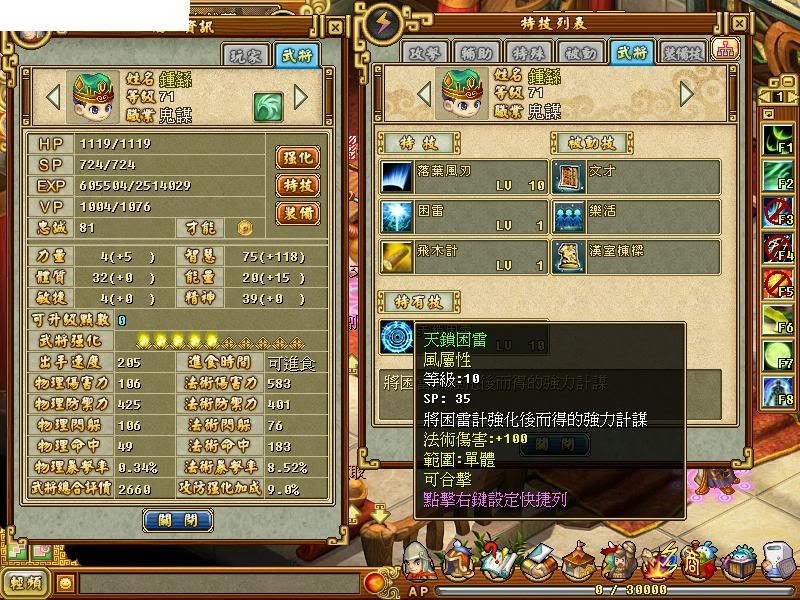Show next general in skill list panel
This screenshot has height=600, width=800.
point(687,94)
